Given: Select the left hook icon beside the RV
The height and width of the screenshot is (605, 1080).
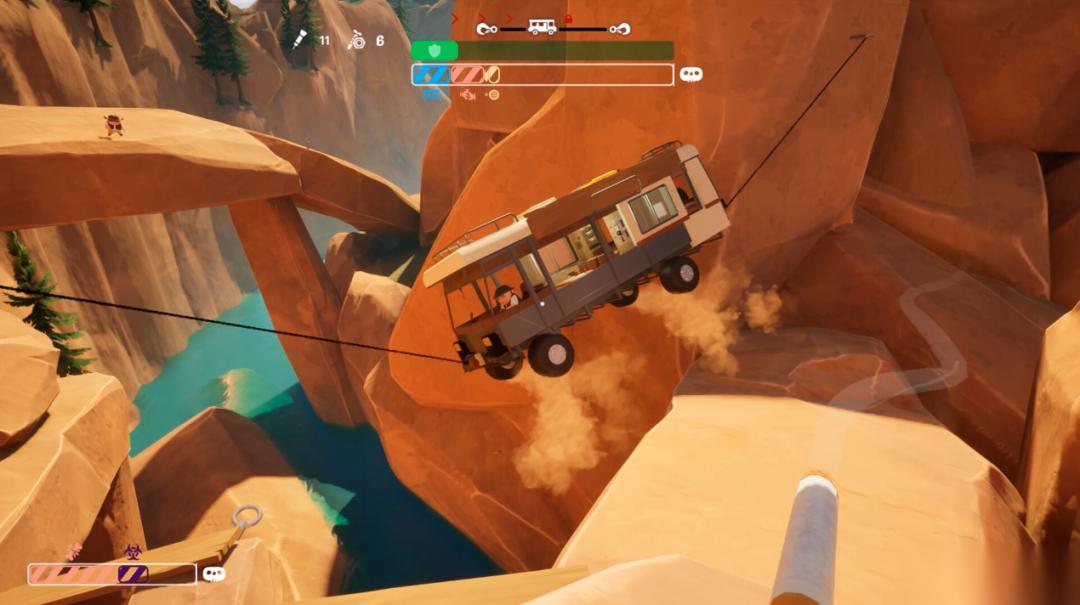Looking at the screenshot, I should [x=486, y=29].
